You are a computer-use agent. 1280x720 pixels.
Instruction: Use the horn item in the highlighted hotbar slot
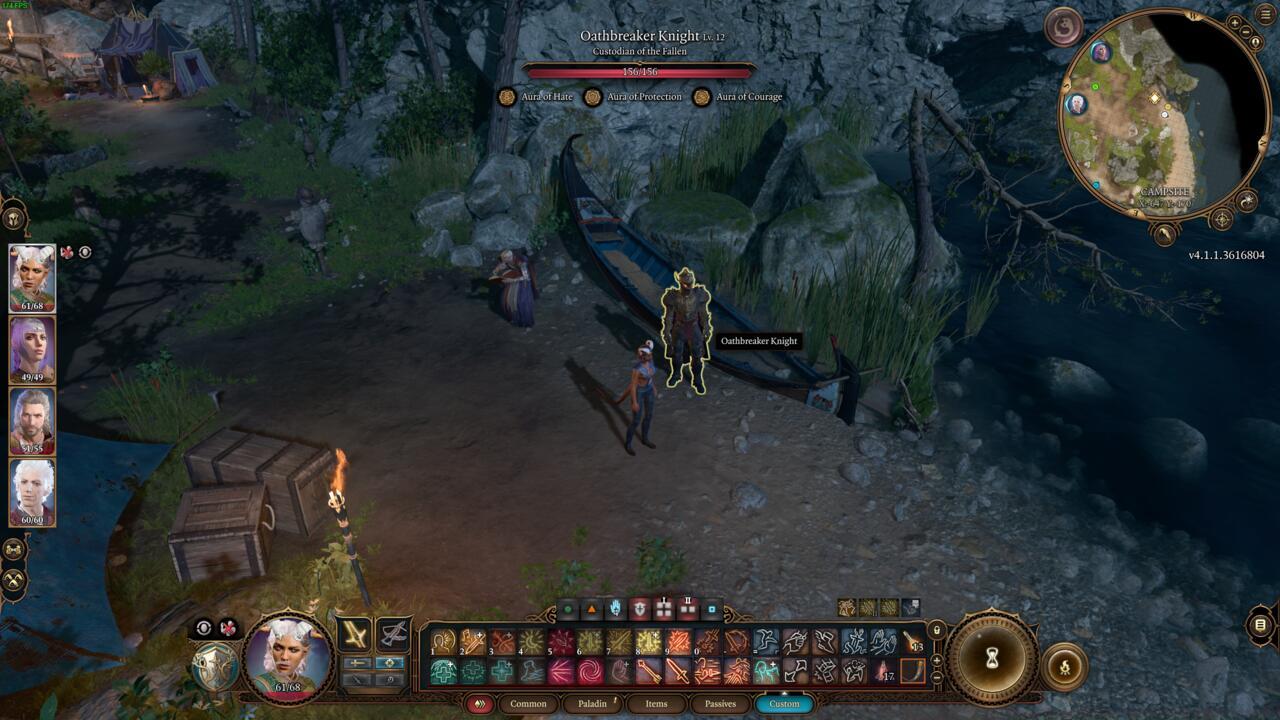point(912,671)
